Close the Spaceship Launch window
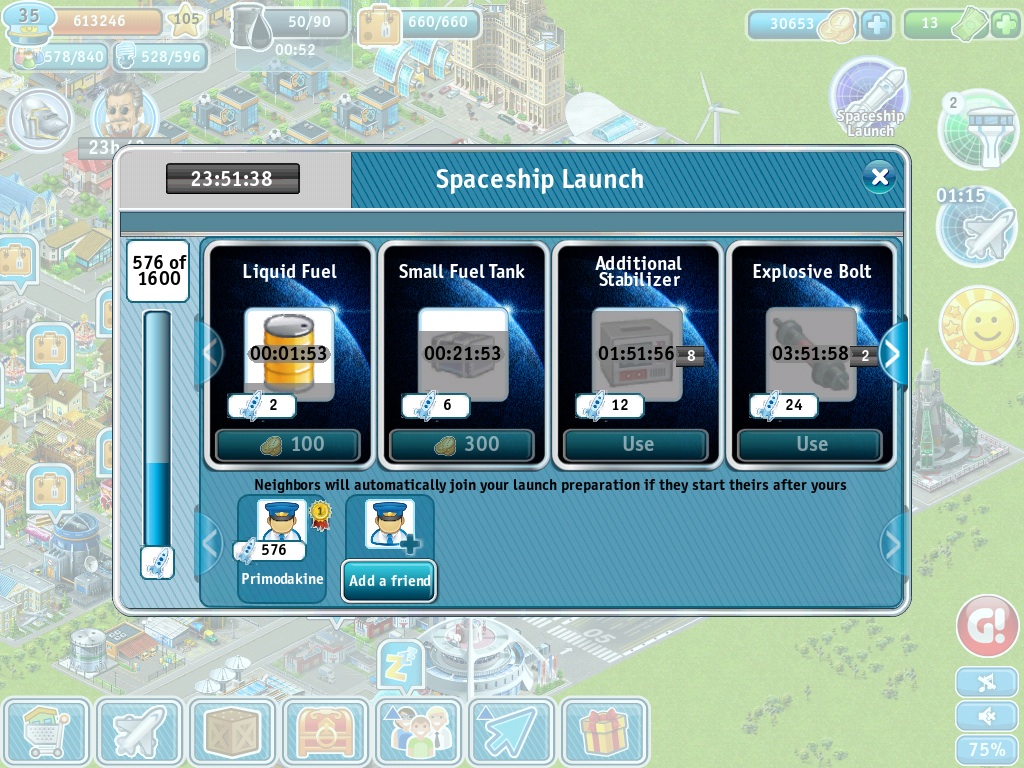Screen dimensions: 1024x768 pyautogui.click(x=879, y=178)
